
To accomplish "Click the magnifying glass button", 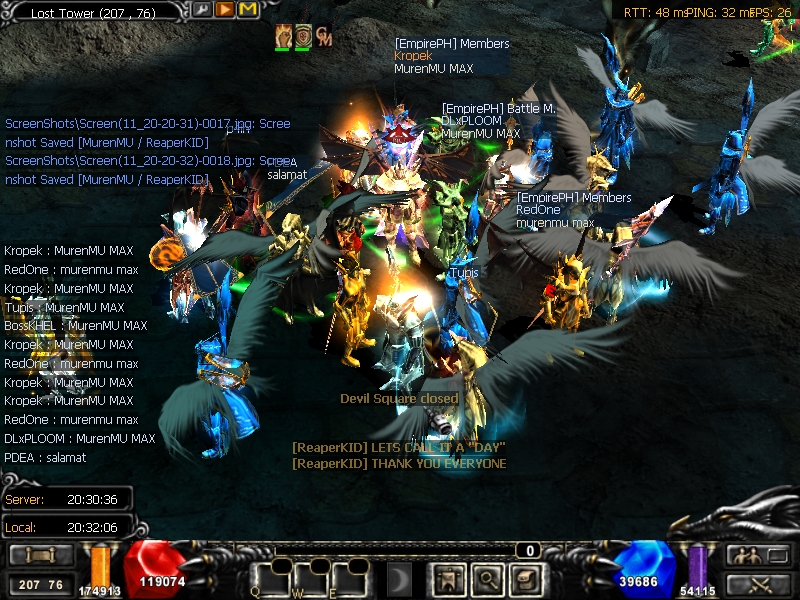I will 487,577.
